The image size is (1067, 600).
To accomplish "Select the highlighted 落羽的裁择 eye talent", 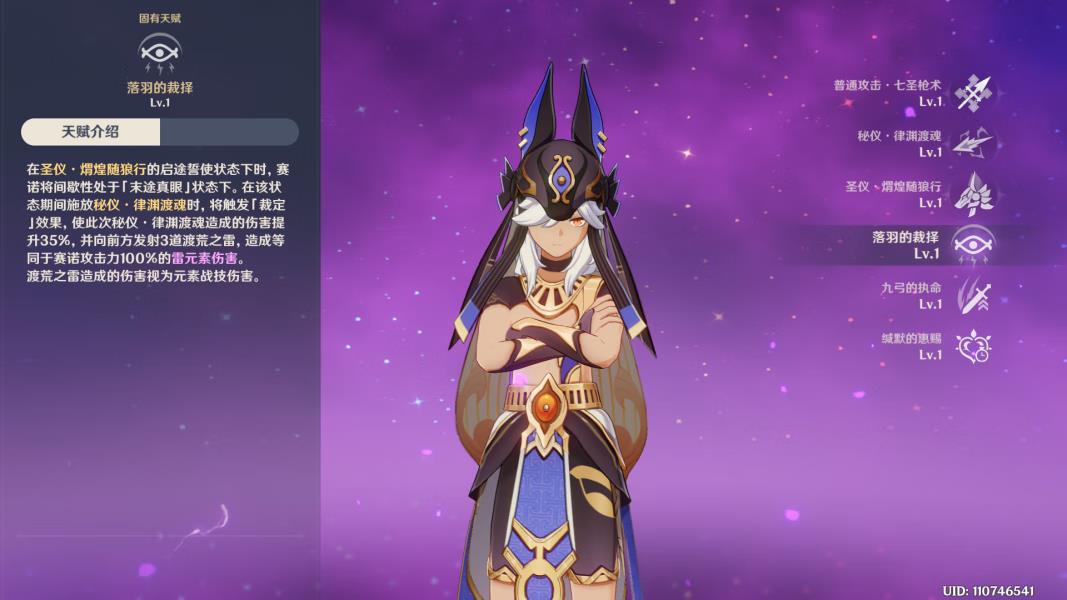I will point(972,245).
